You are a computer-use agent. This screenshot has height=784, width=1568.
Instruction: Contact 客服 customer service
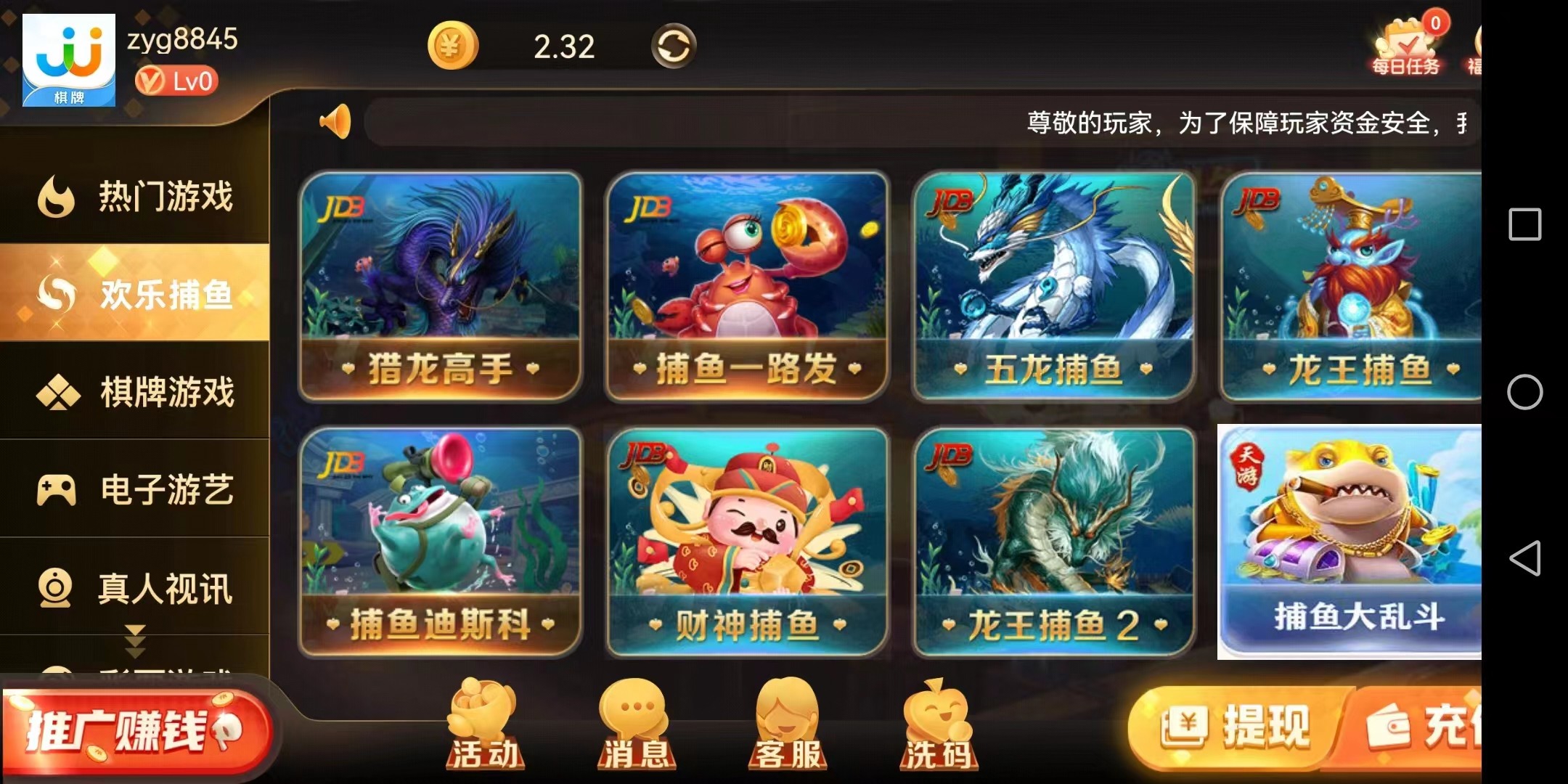click(x=787, y=724)
